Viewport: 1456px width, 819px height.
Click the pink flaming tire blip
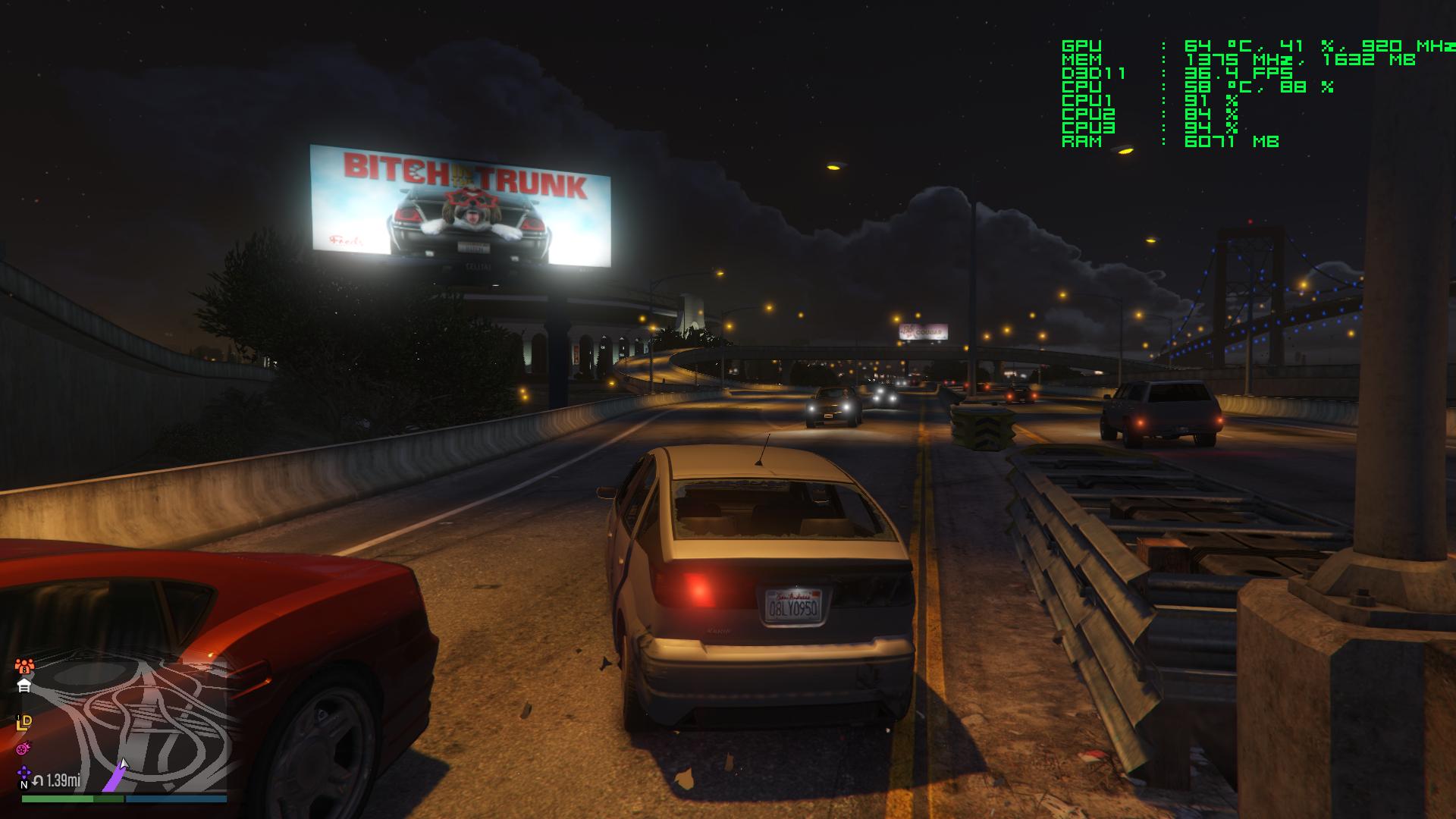point(24,748)
